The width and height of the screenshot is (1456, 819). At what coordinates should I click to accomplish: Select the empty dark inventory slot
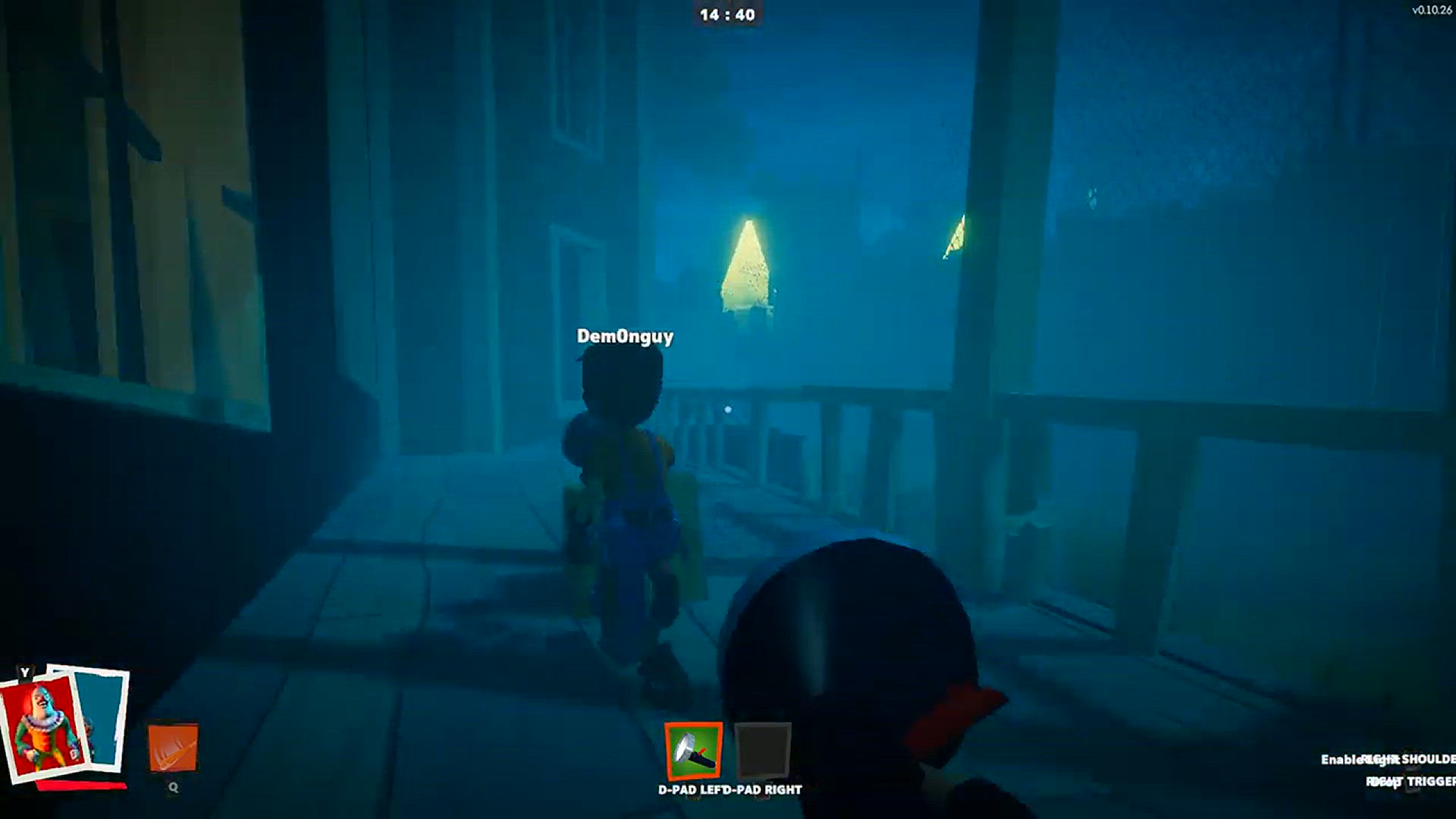click(x=763, y=751)
